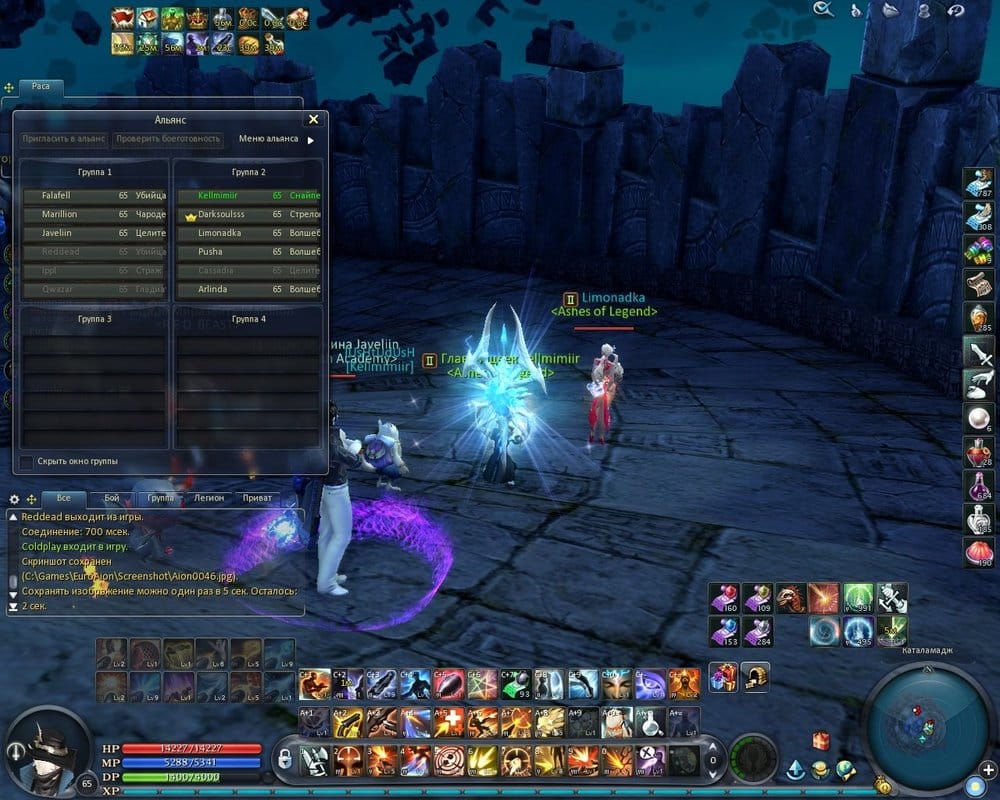Screen dimensions: 1000x800
Task: Toggle Скрыть окно группы checkbox
Action: click(x=26, y=461)
